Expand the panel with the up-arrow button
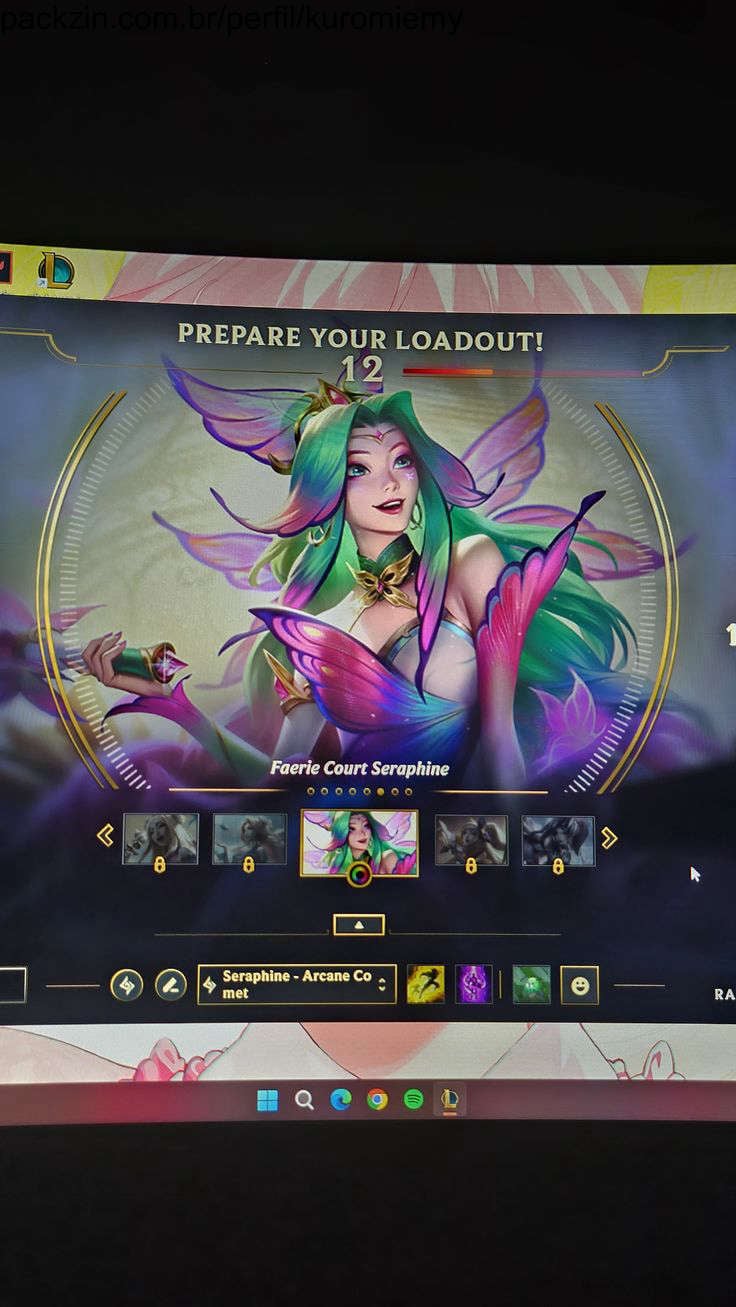Image resolution: width=736 pixels, height=1307 pixels. click(x=359, y=926)
